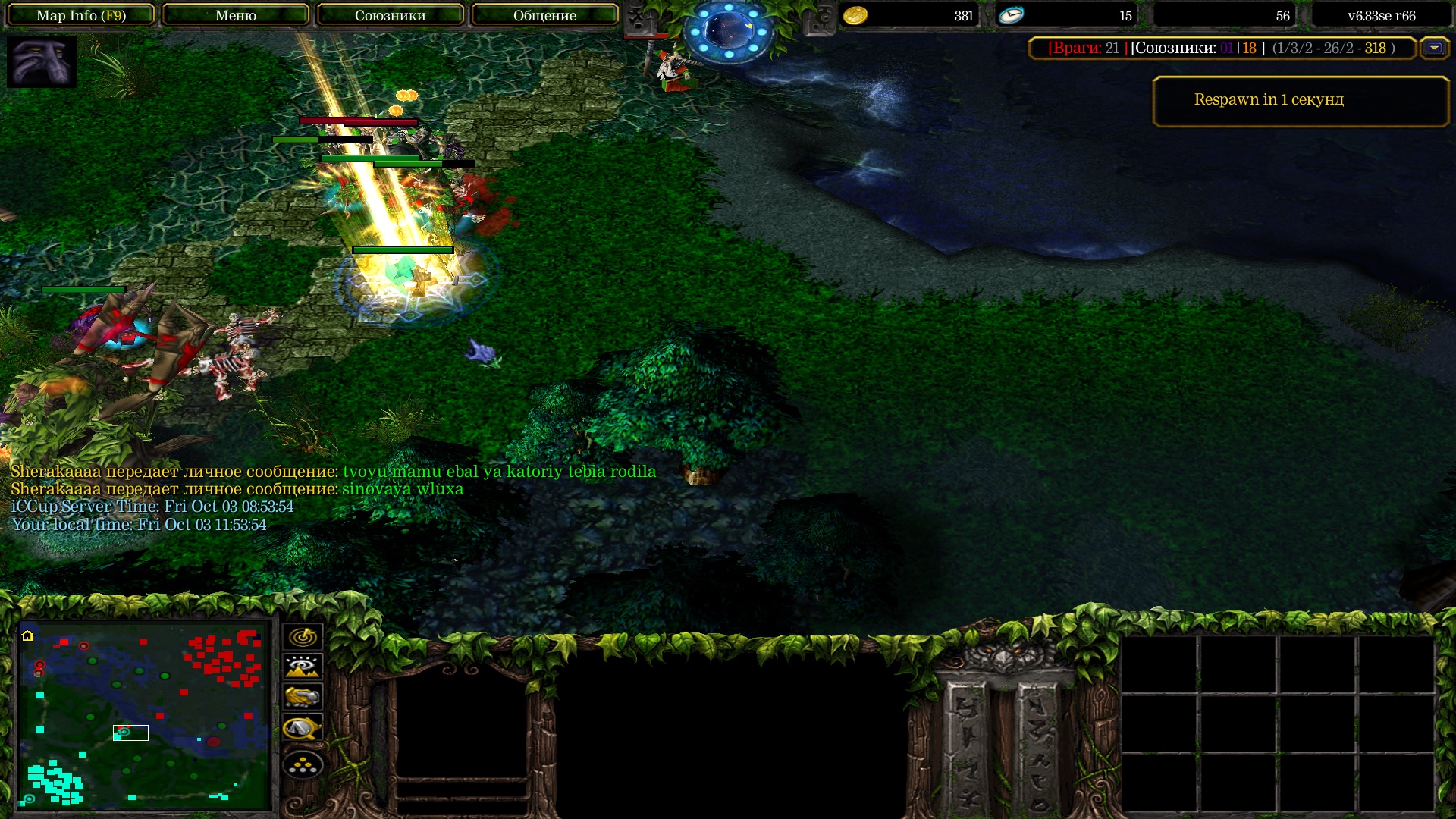Collapse the scoreboard with the arrow button
The width and height of the screenshot is (1456, 819).
pos(1433,48)
